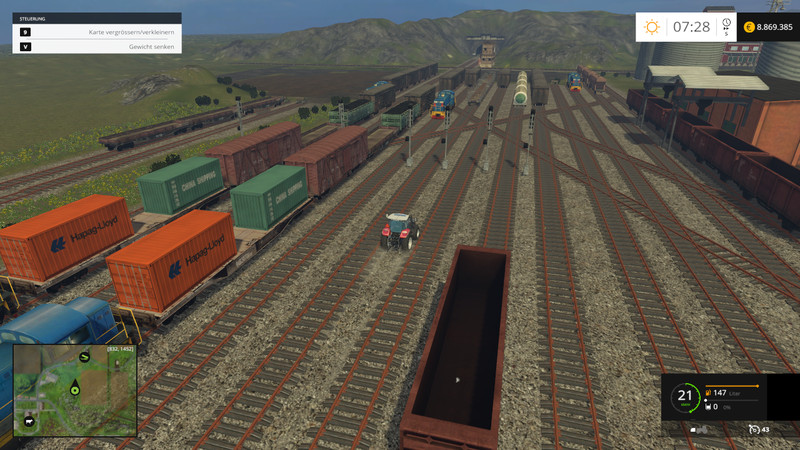Open the minimap of the farm
This screenshot has height=450, width=800.
pos(74,391)
